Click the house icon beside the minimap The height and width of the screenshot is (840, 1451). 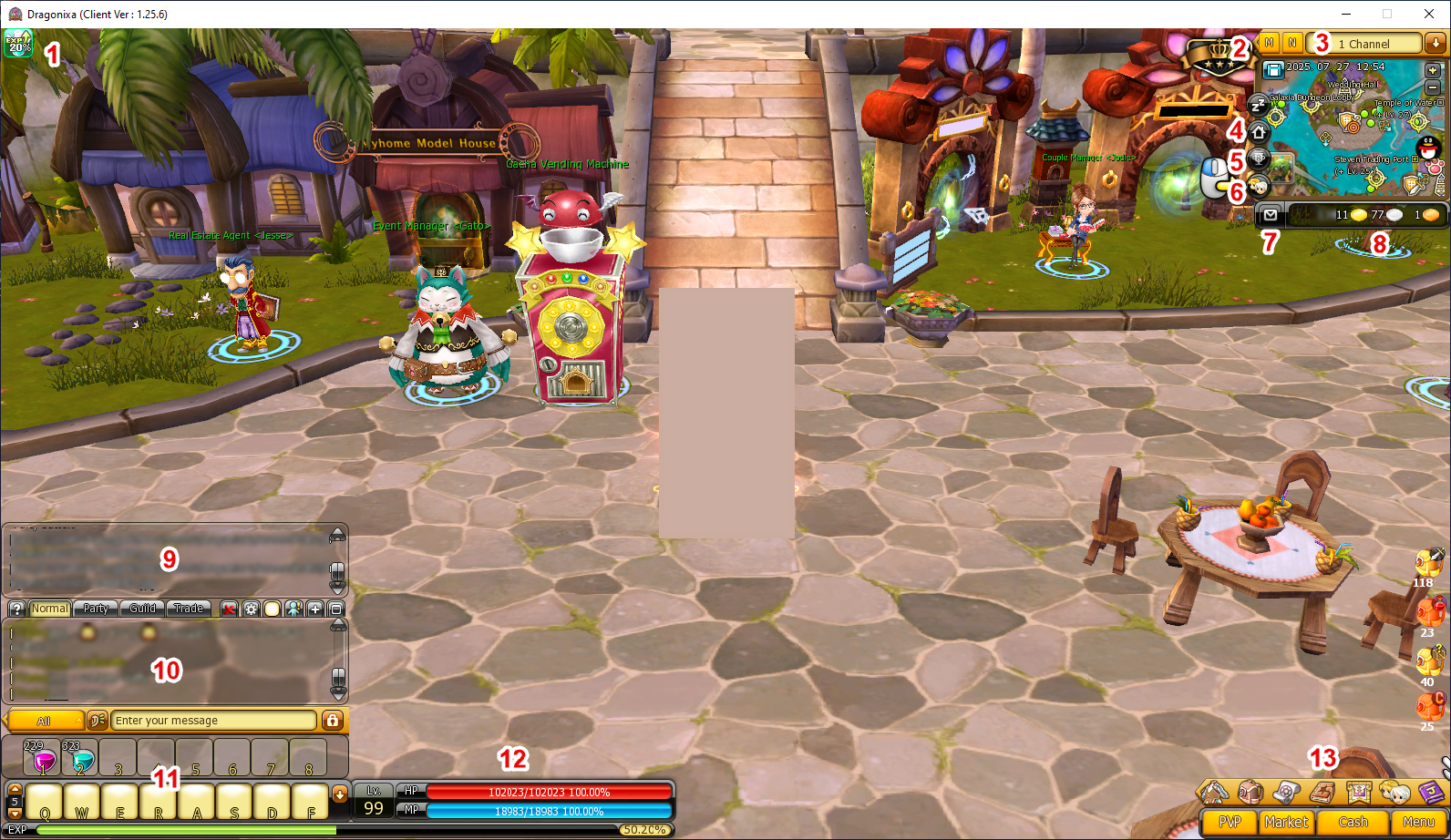click(x=1259, y=132)
